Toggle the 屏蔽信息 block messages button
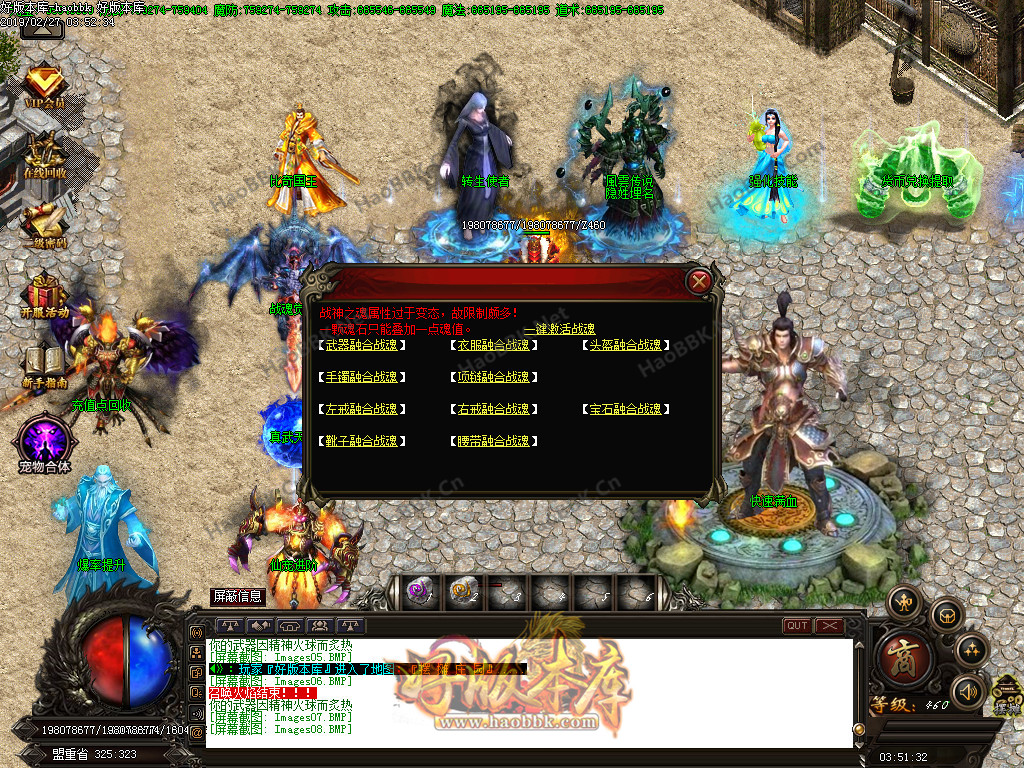 click(x=237, y=596)
